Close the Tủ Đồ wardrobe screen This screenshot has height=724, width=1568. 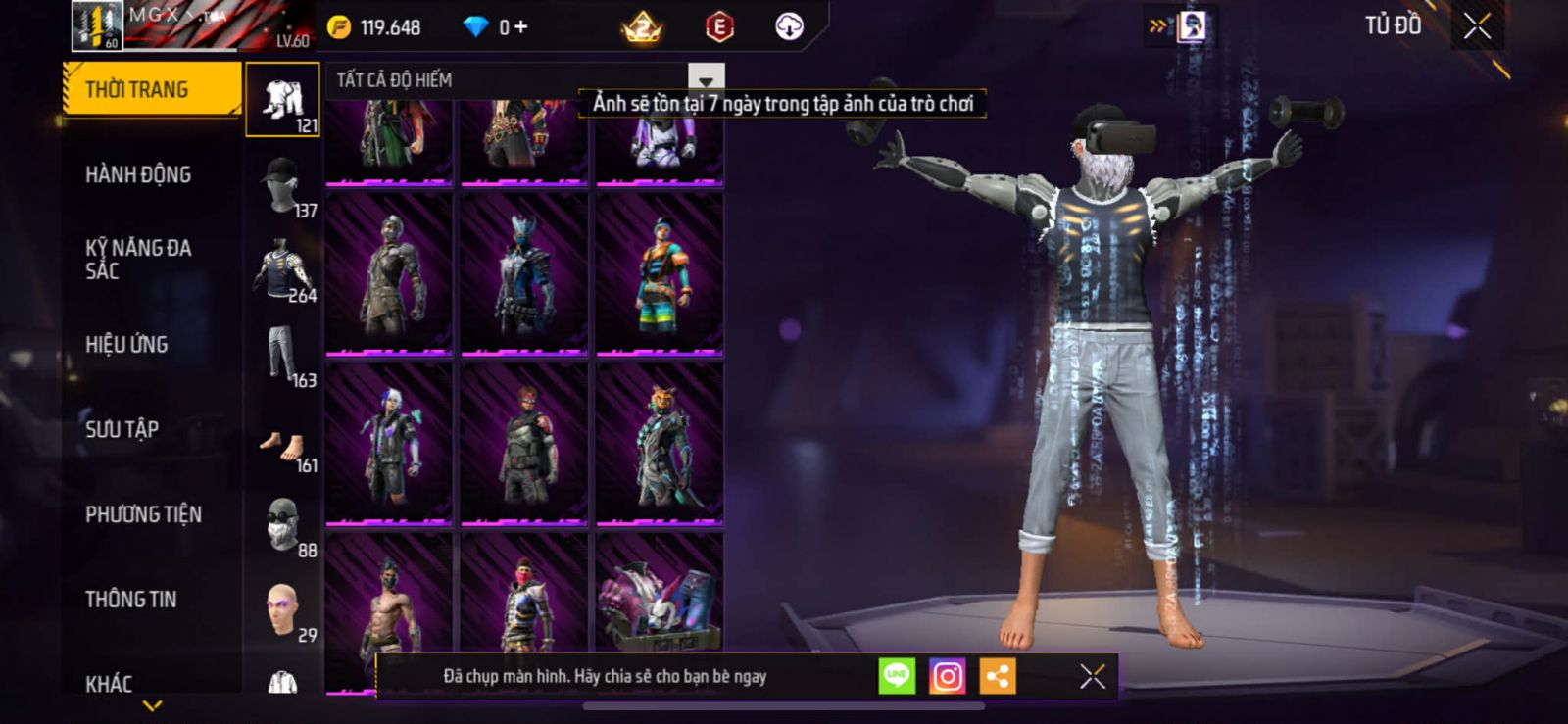coord(1477,26)
